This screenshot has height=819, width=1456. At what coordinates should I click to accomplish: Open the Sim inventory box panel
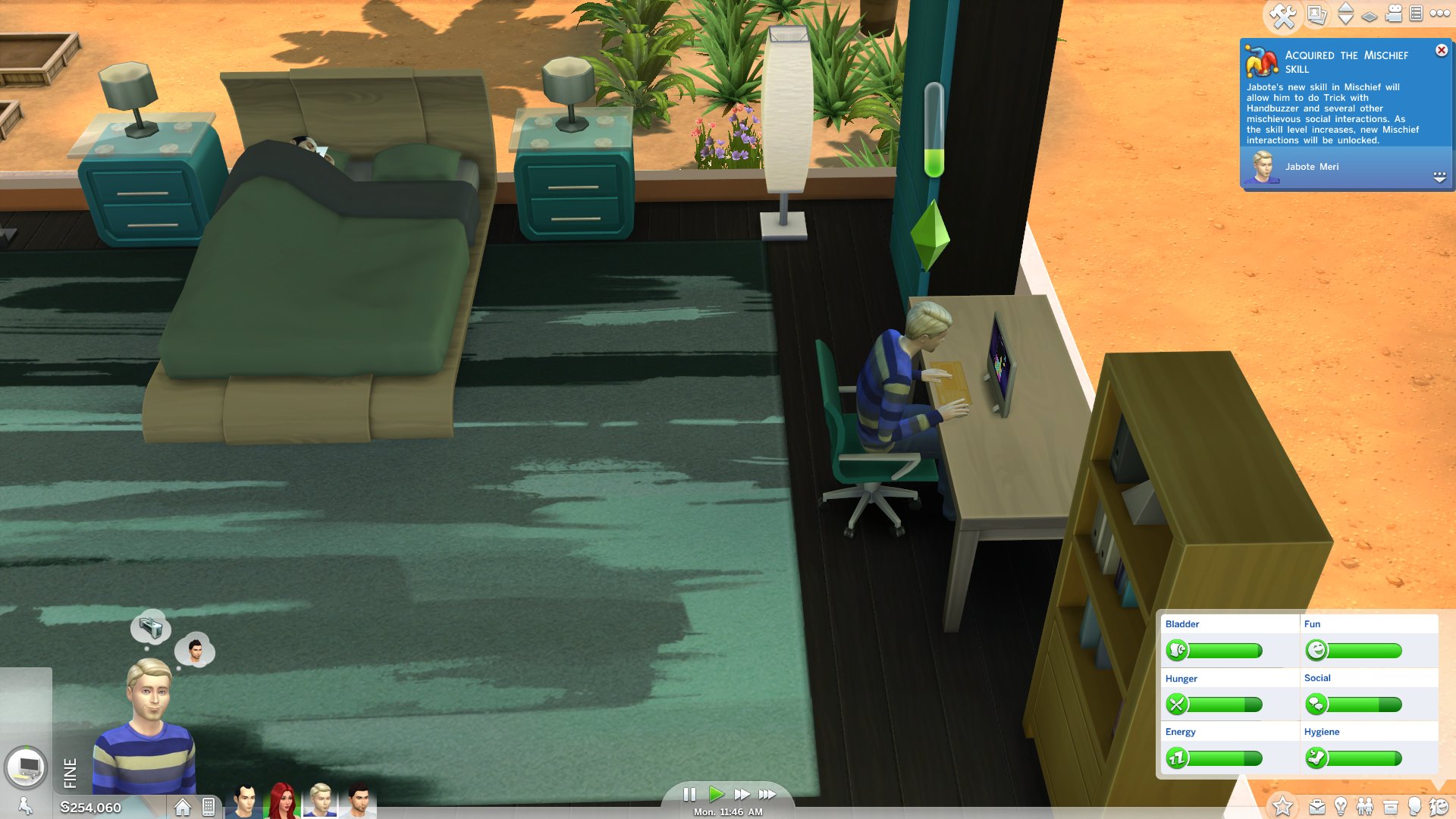1389,805
